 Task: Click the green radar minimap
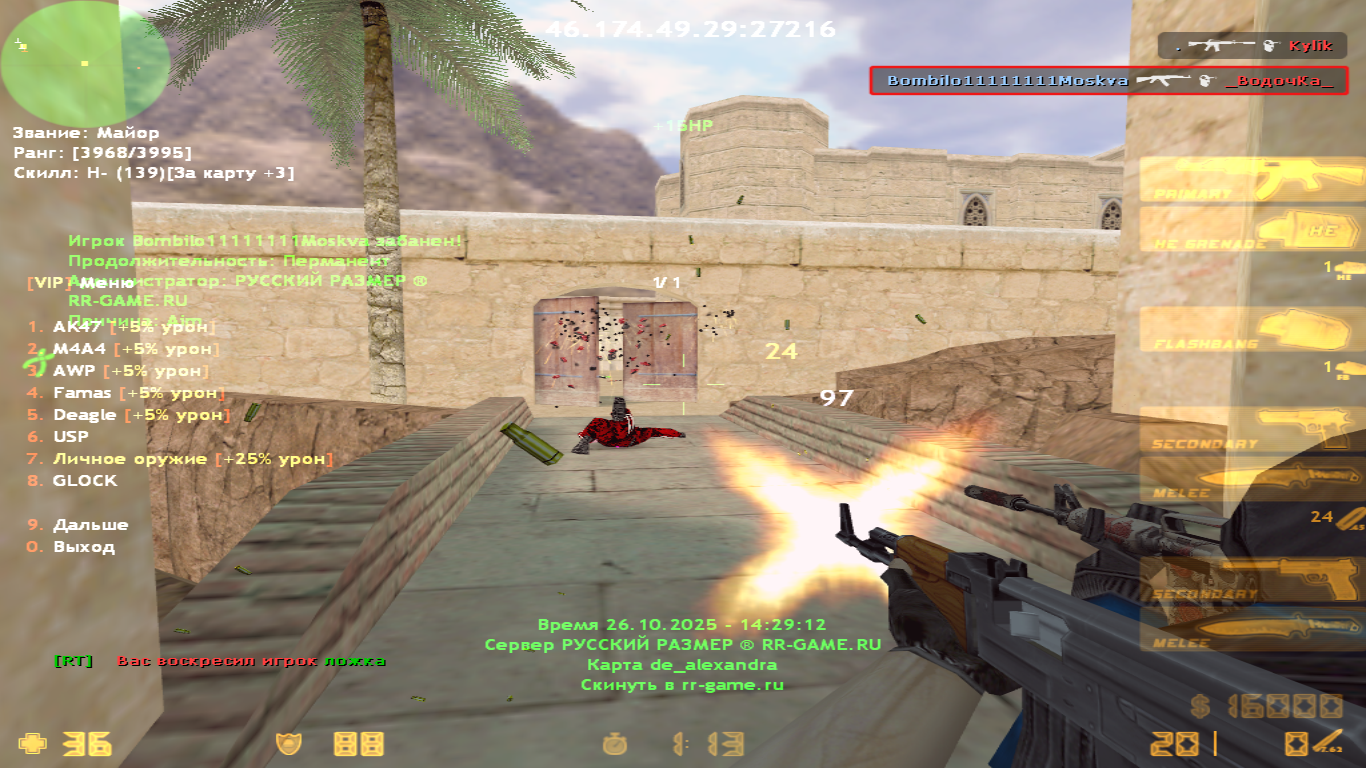[84, 62]
